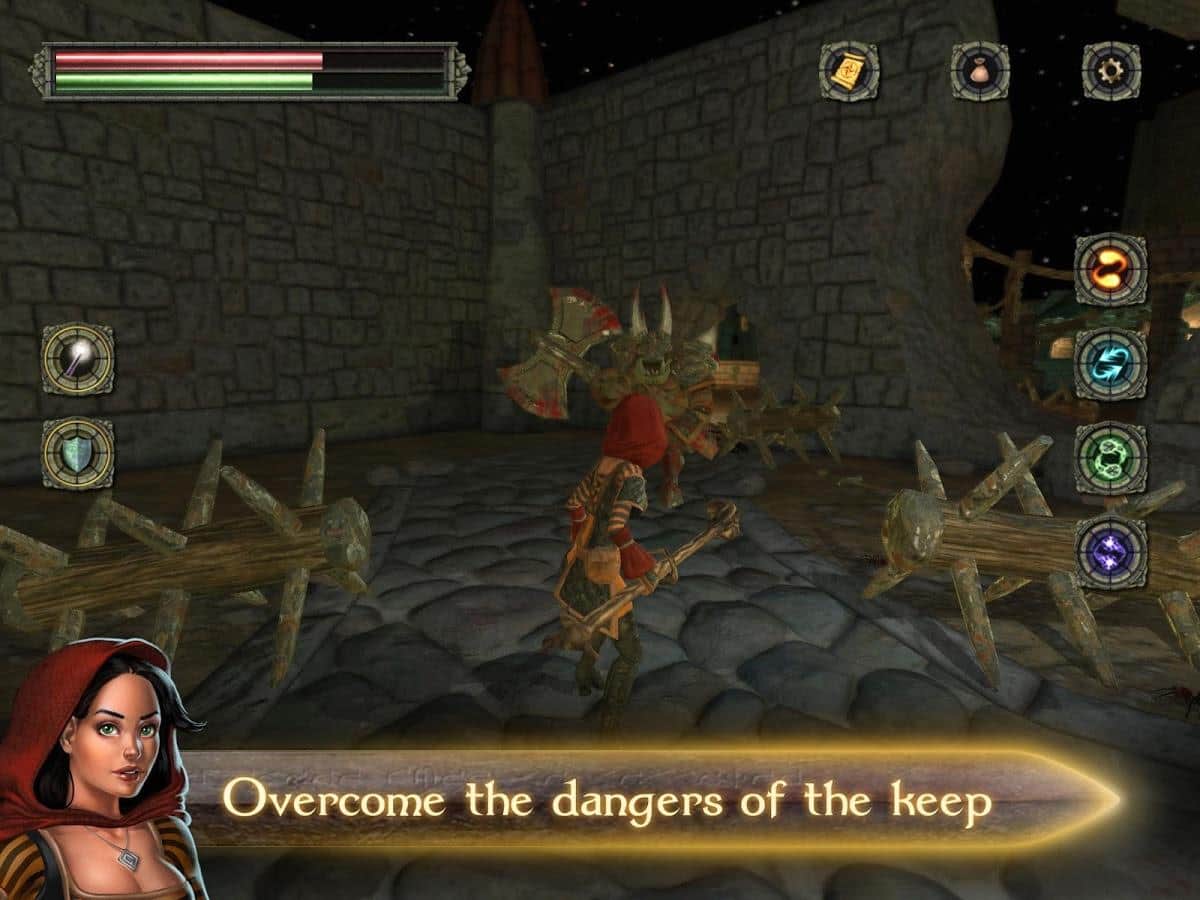Screen dimensions: 1200x900
Task: Activate the shield block button
Action: pos(78,453)
